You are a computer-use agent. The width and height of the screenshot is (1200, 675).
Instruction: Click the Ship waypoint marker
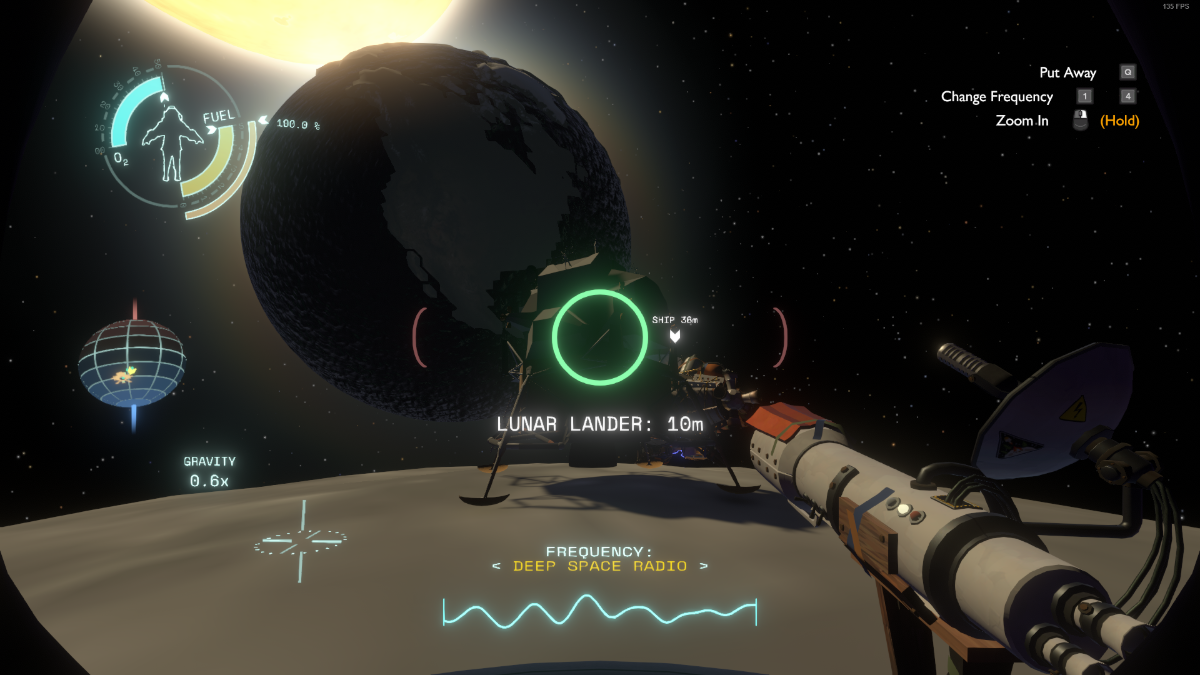(x=675, y=336)
